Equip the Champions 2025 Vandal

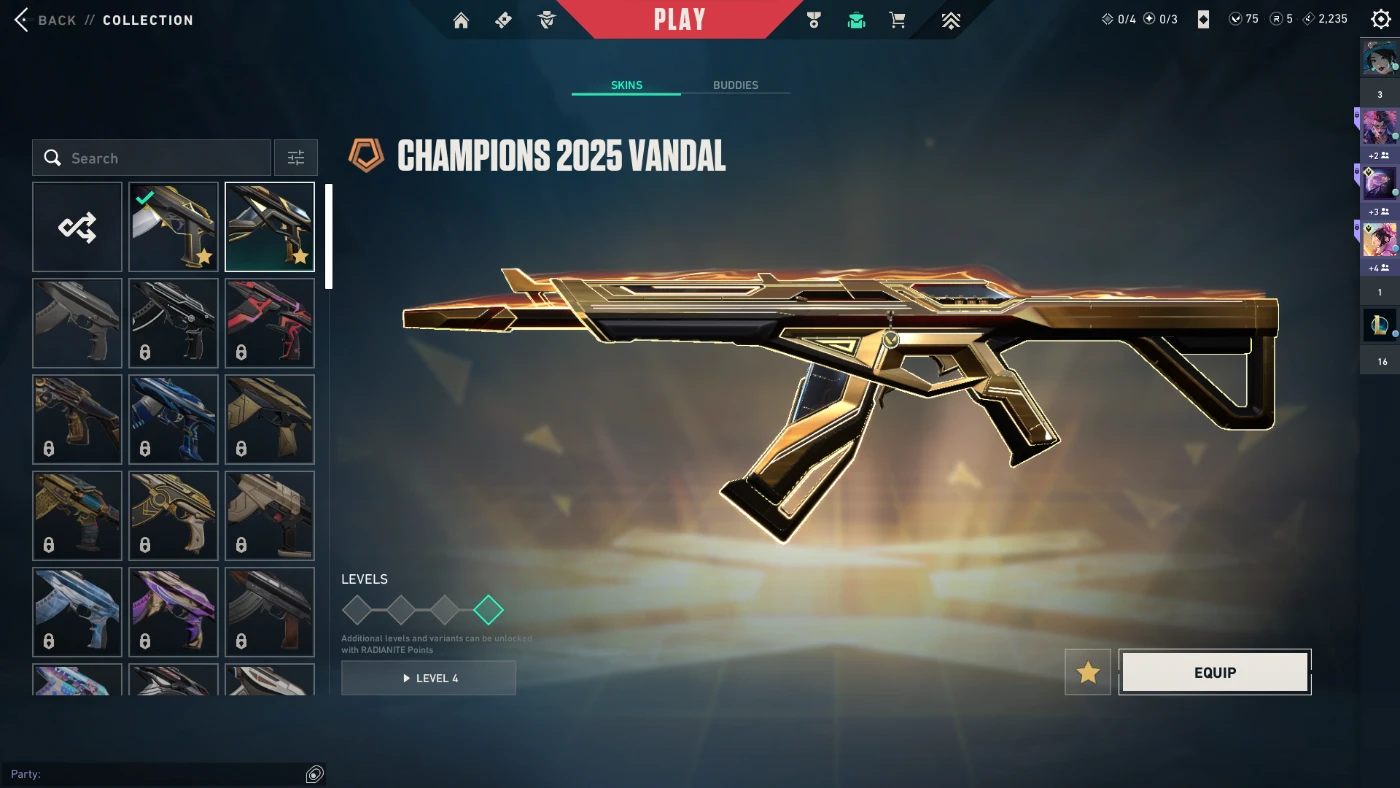(1215, 673)
